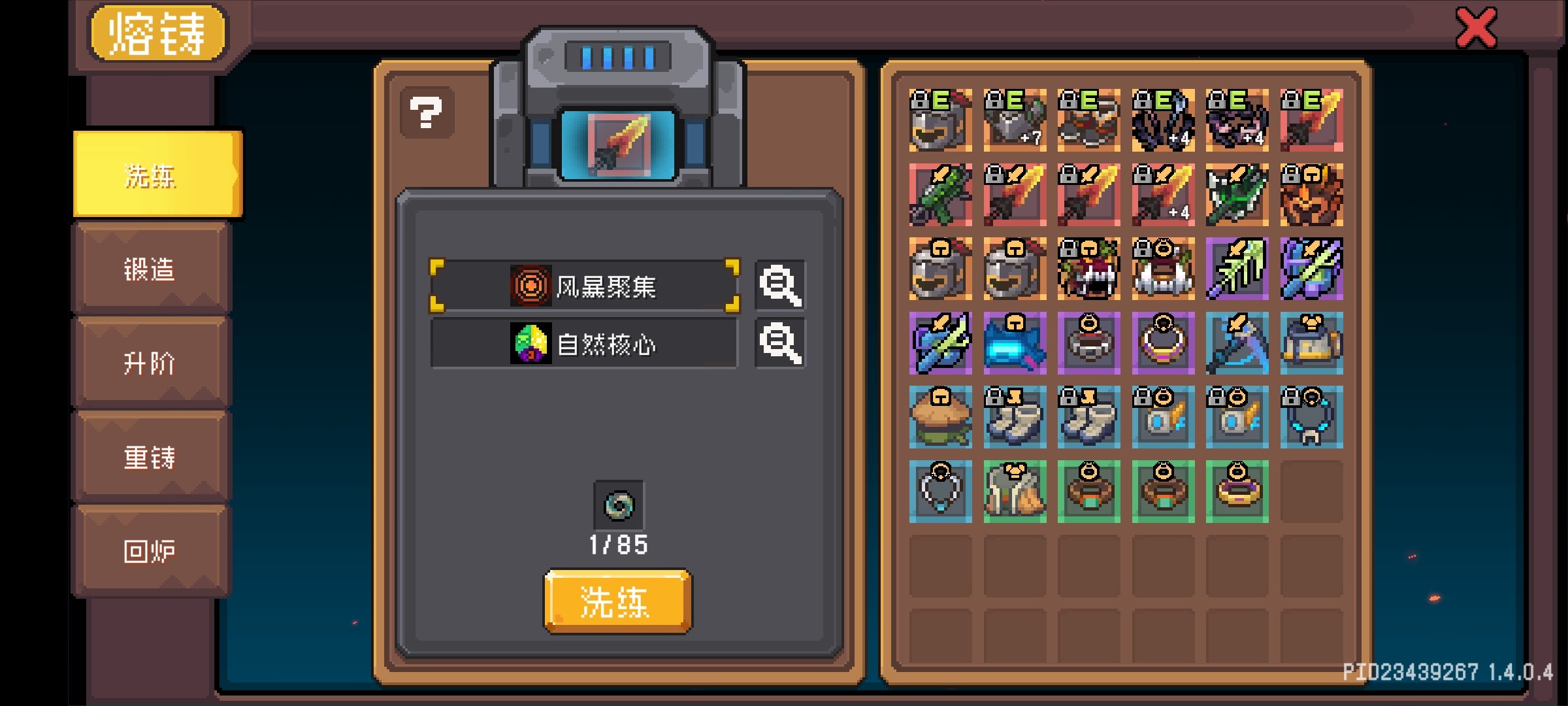The width and height of the screenshot is (1568, 706).
Task: Click the 风暴聚集 item slot
Action: [585, 286]
